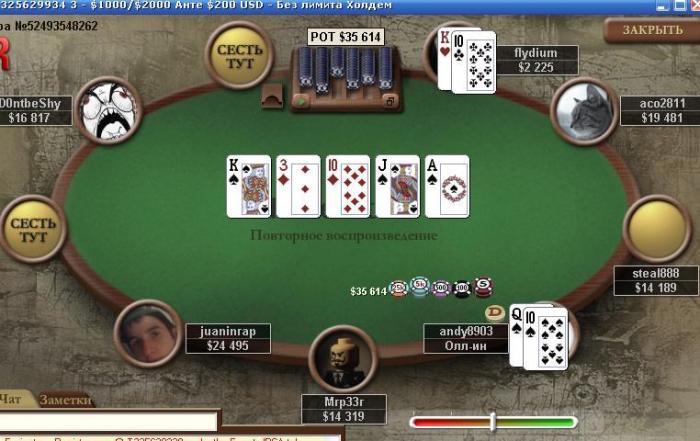Click the flydium player name plate
700x441 pixels.
point(536,60)
